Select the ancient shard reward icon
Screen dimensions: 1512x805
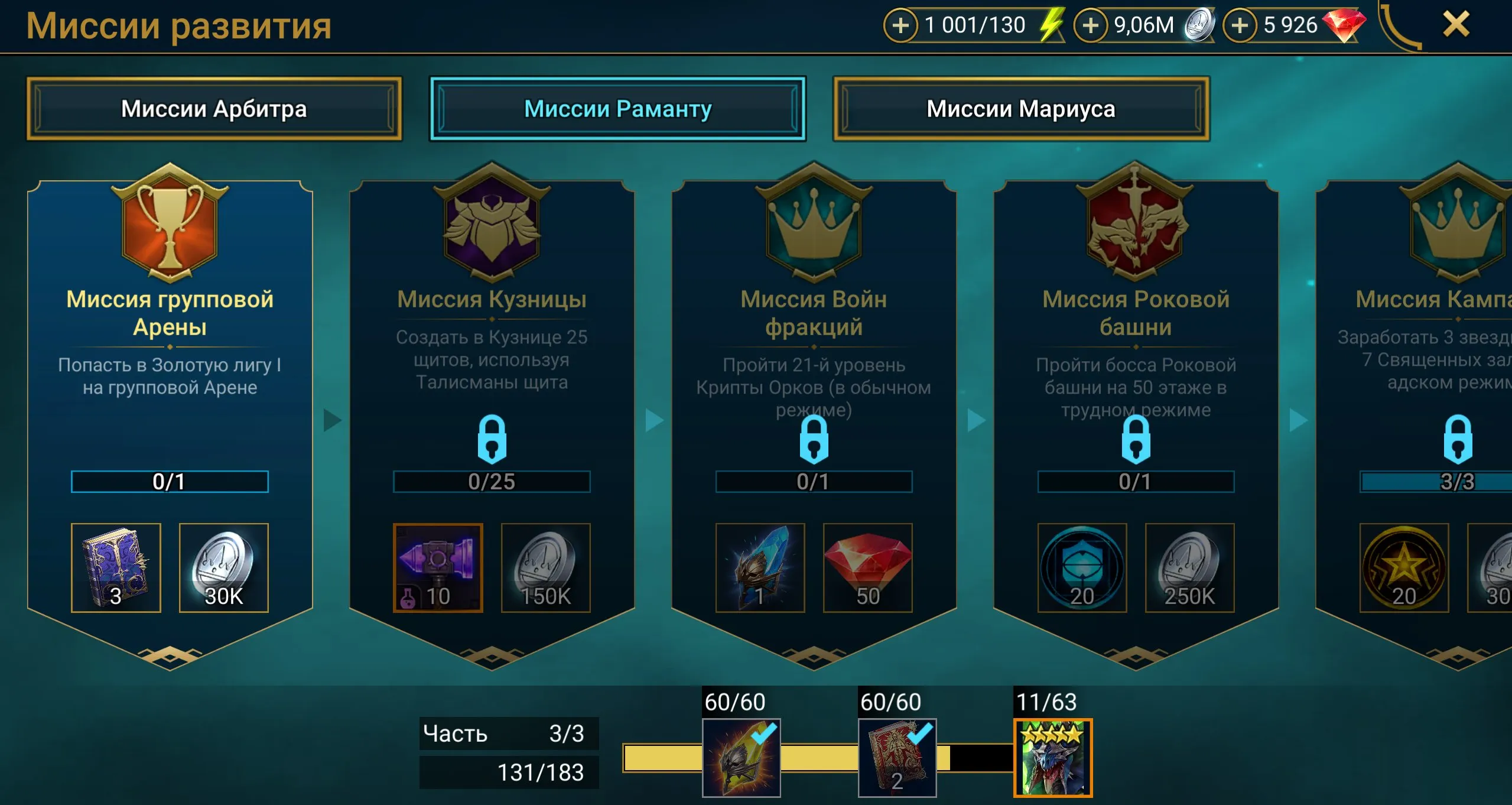(x=761, y=567)
